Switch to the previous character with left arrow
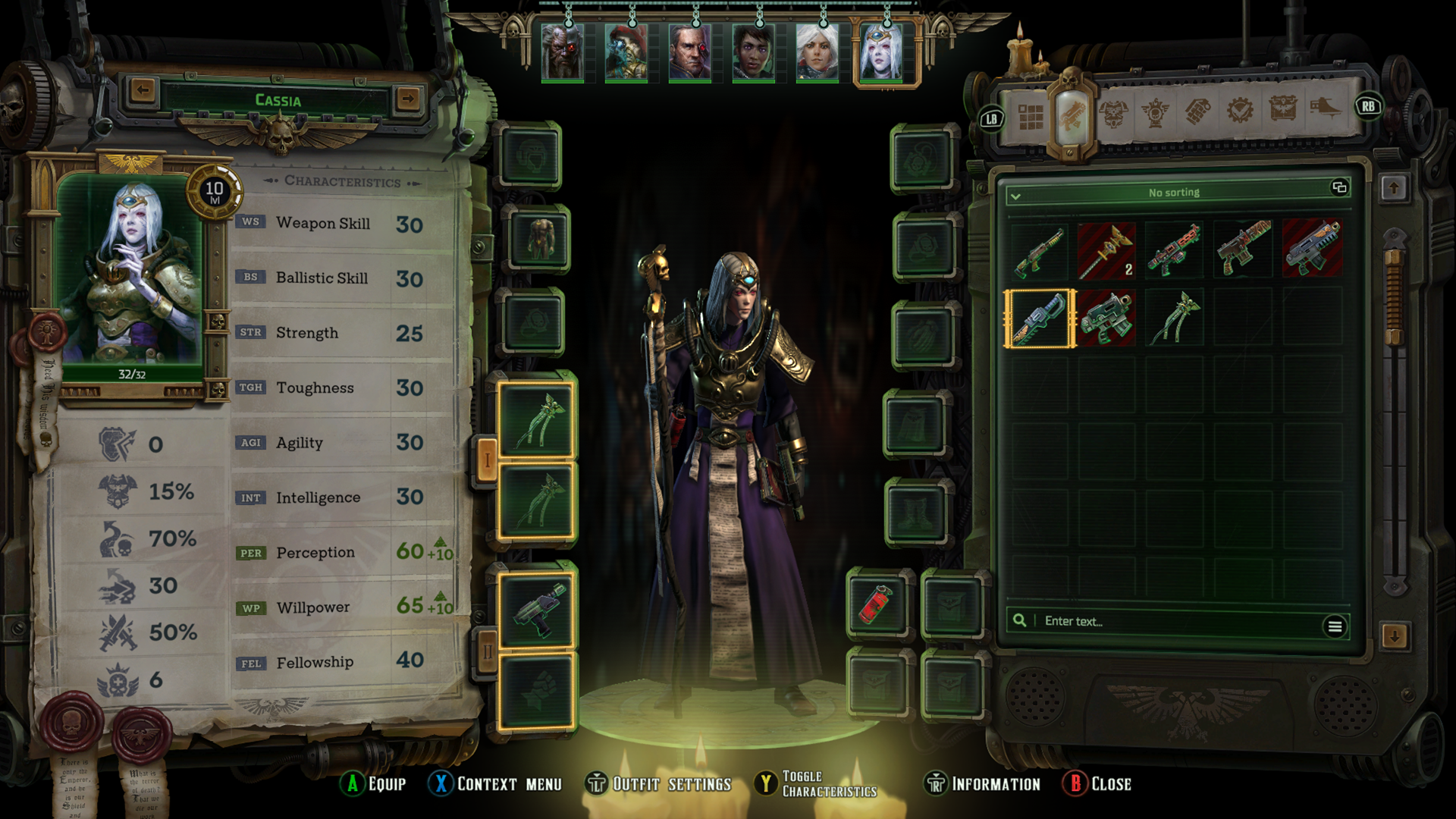Viewport: 1456px width, 819px height. click(x=143, y=91)
